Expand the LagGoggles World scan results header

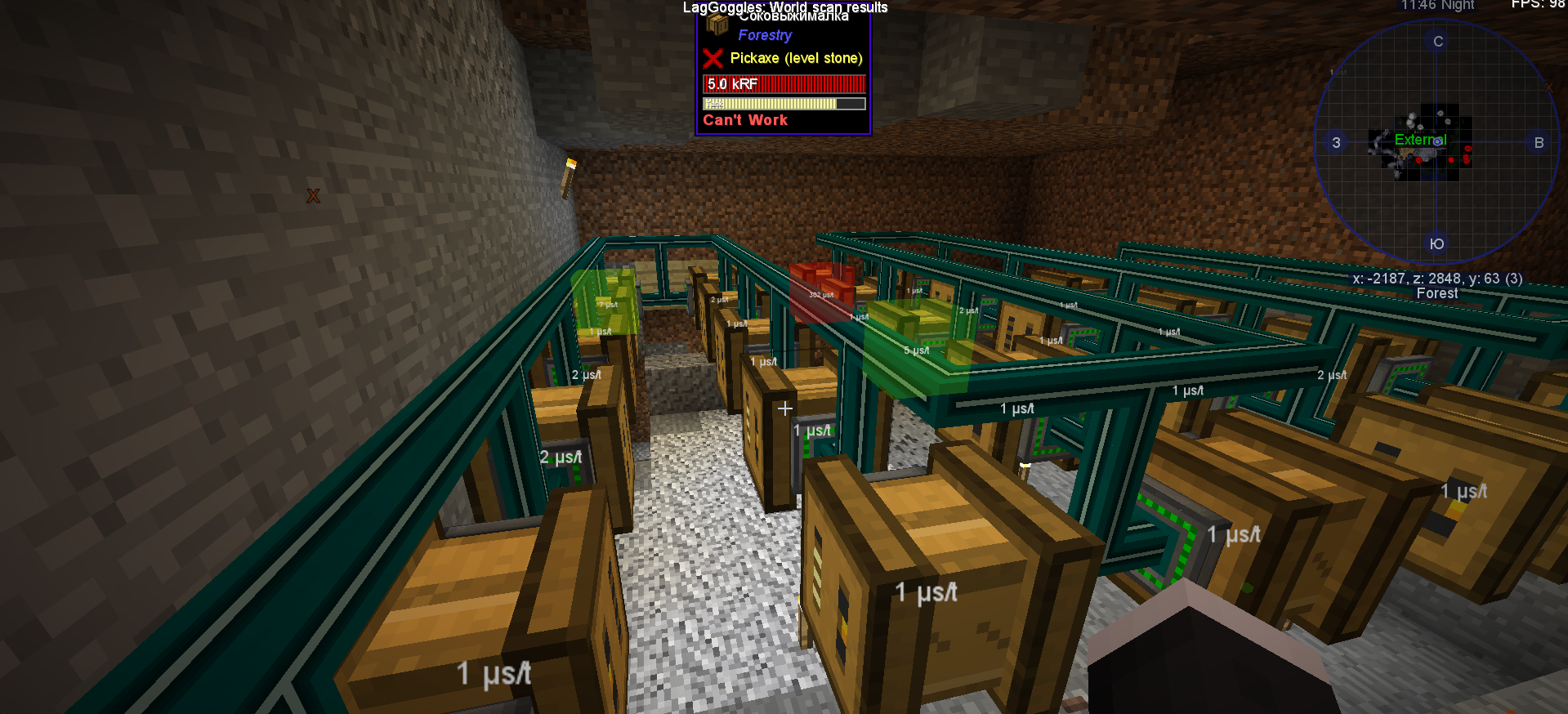784,7
